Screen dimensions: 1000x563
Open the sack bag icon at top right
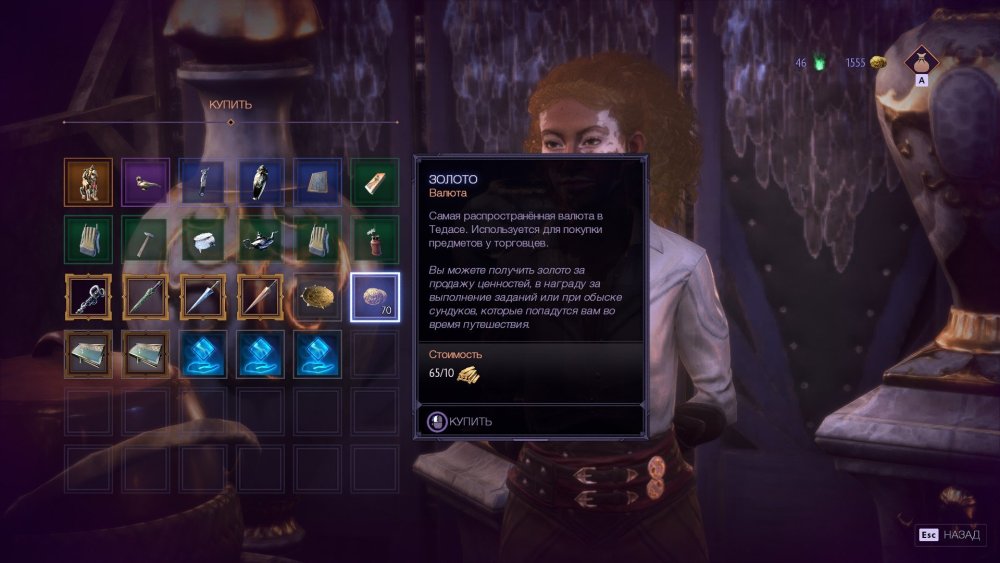pyautogui.click(x=922, y=62)
